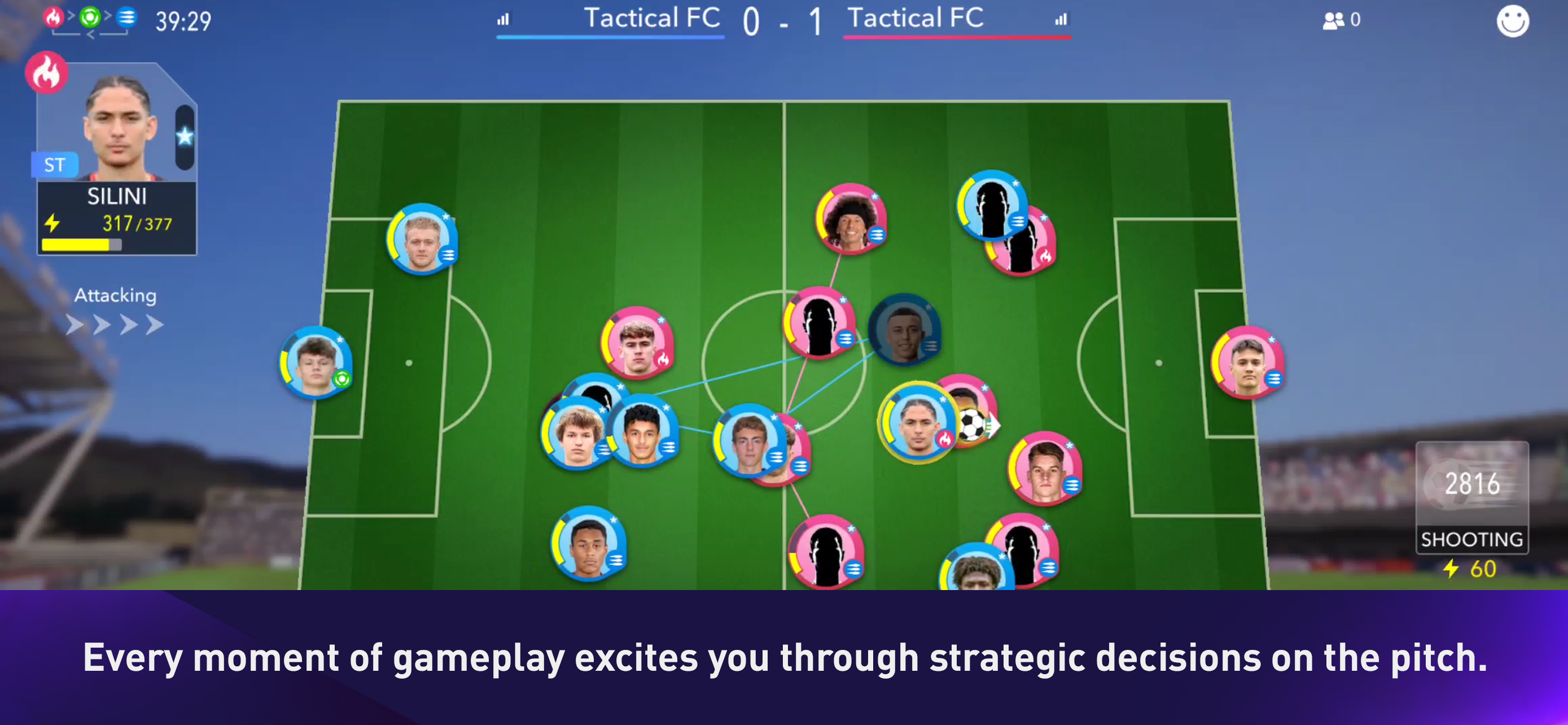Open the smiley emoji reactions icon
Screen dimensions: 1568x725
1513,20
